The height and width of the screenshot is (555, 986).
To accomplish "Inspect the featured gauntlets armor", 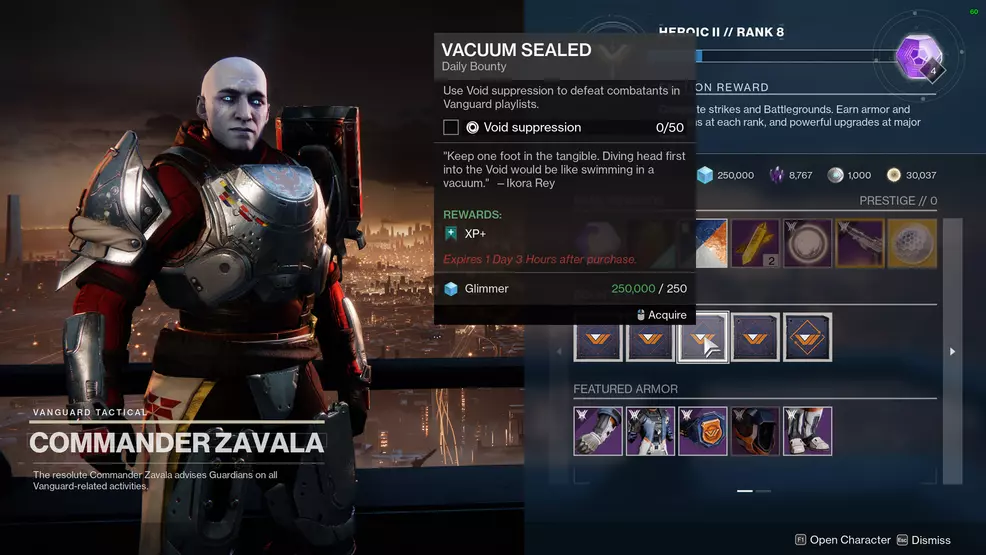I will (x=598, y=430).
